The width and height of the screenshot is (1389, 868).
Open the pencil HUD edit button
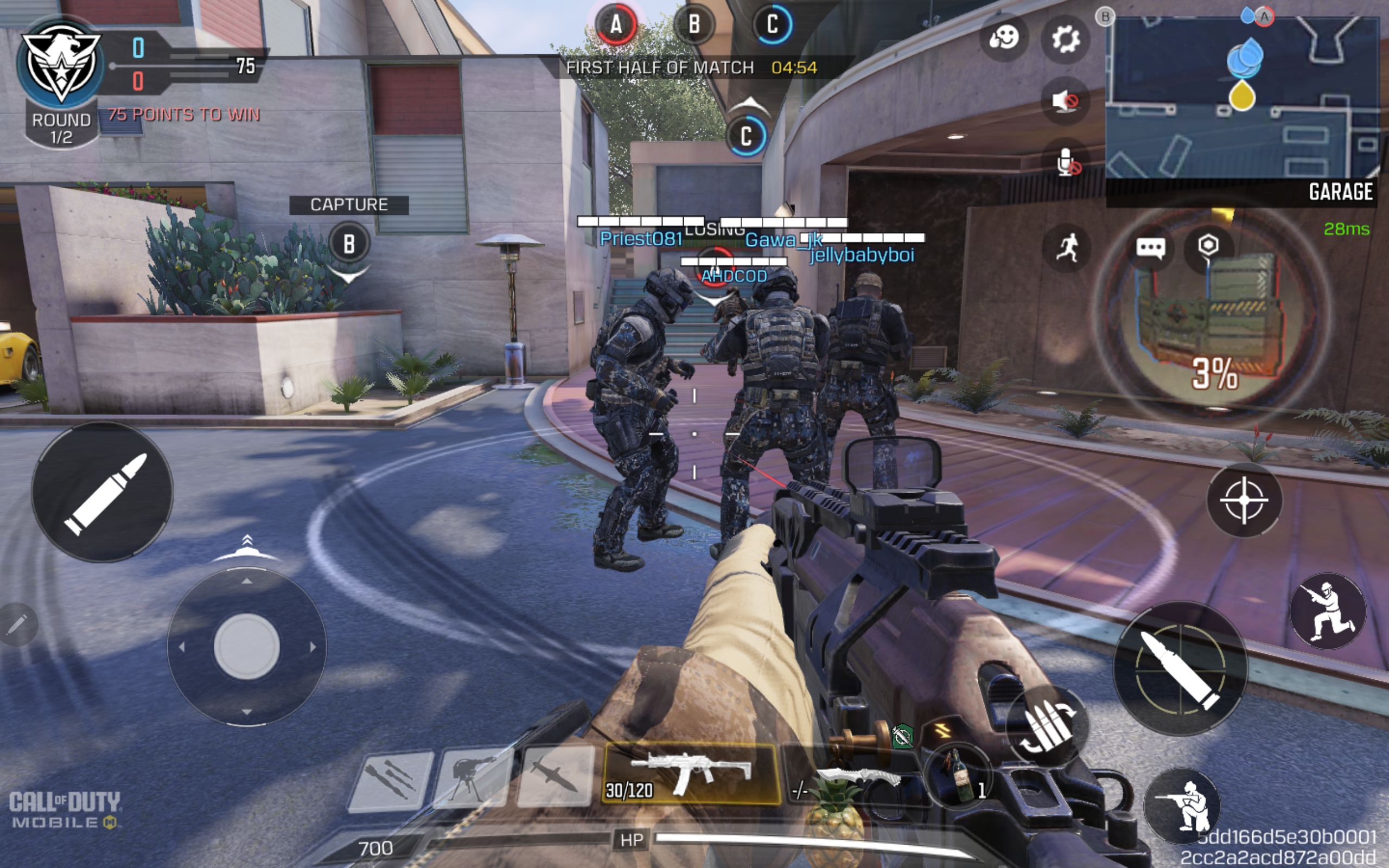[x=17, y=623]
